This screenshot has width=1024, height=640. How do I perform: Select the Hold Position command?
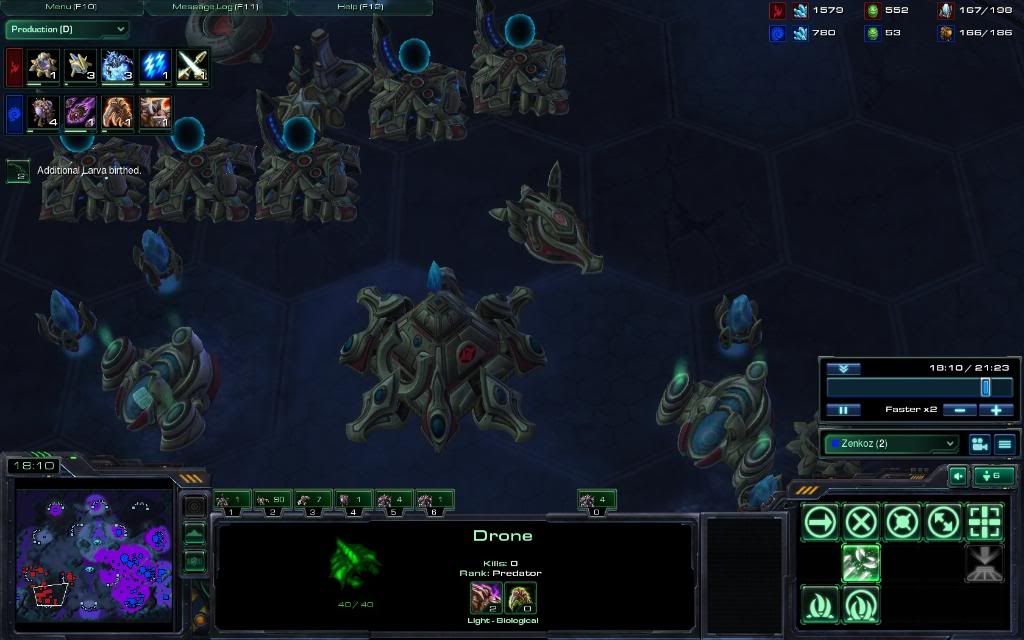click(902, 521)
